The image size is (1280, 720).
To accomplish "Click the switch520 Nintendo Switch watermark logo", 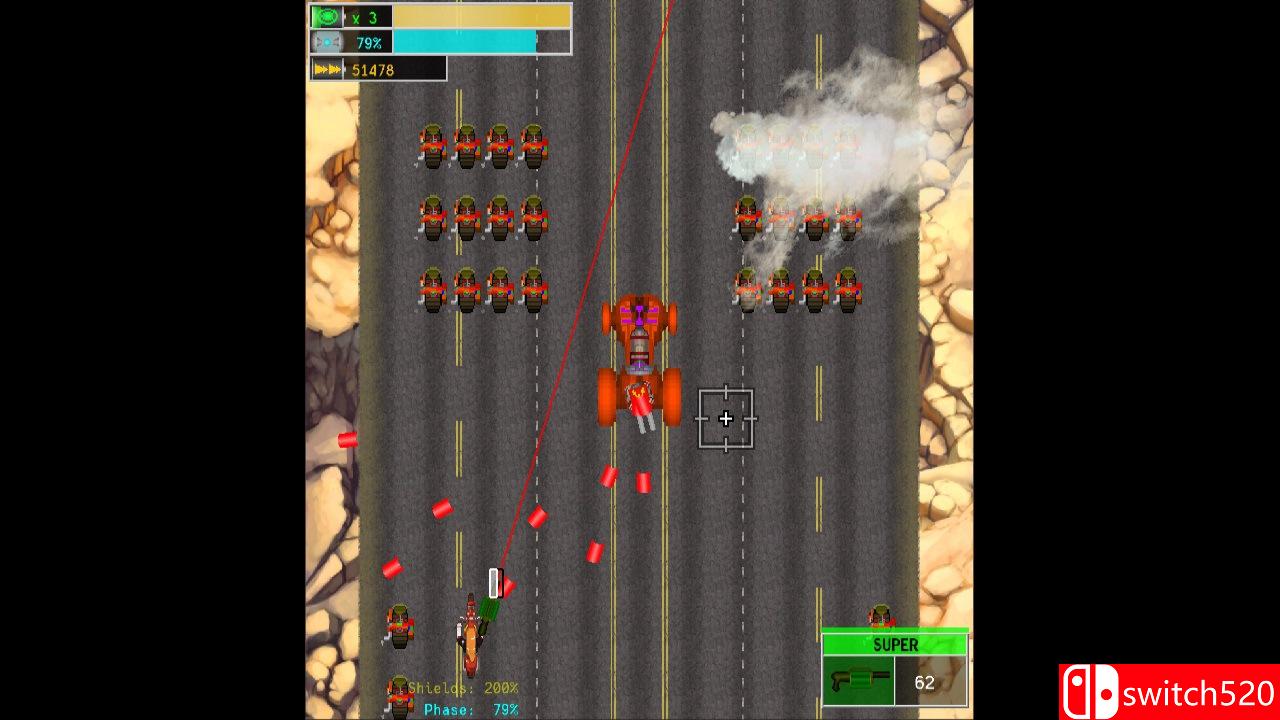I will 1167,688.
